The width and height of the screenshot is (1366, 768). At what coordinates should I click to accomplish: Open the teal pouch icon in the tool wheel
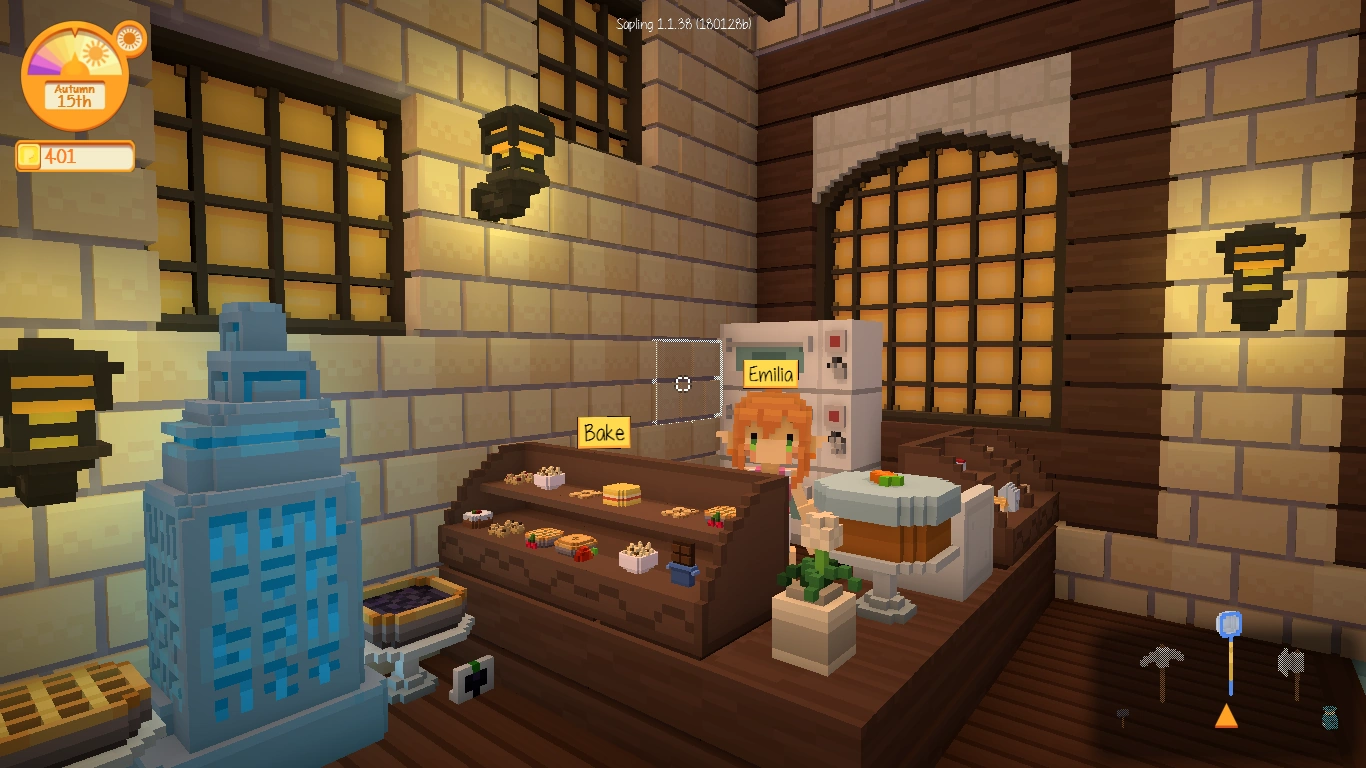1330,718
